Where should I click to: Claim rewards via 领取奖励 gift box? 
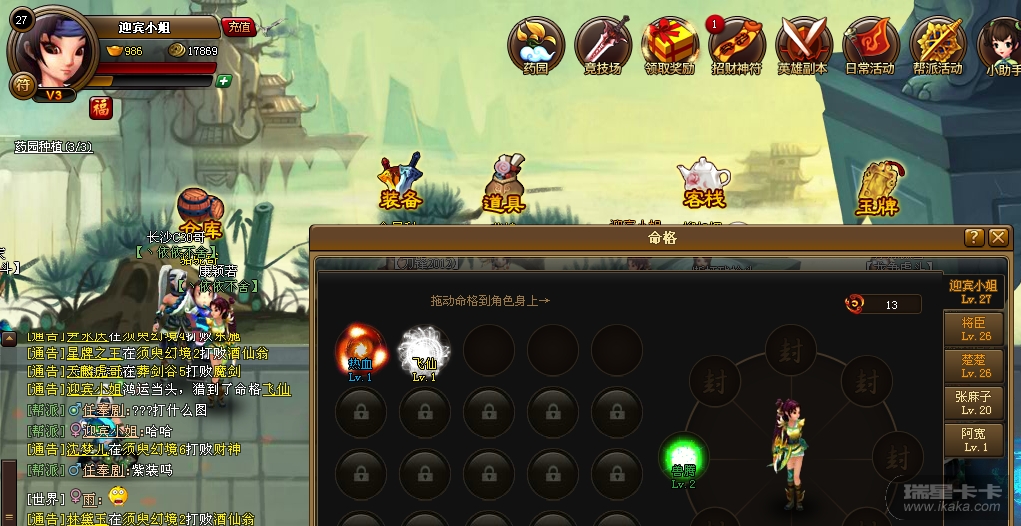pos(669,45)
